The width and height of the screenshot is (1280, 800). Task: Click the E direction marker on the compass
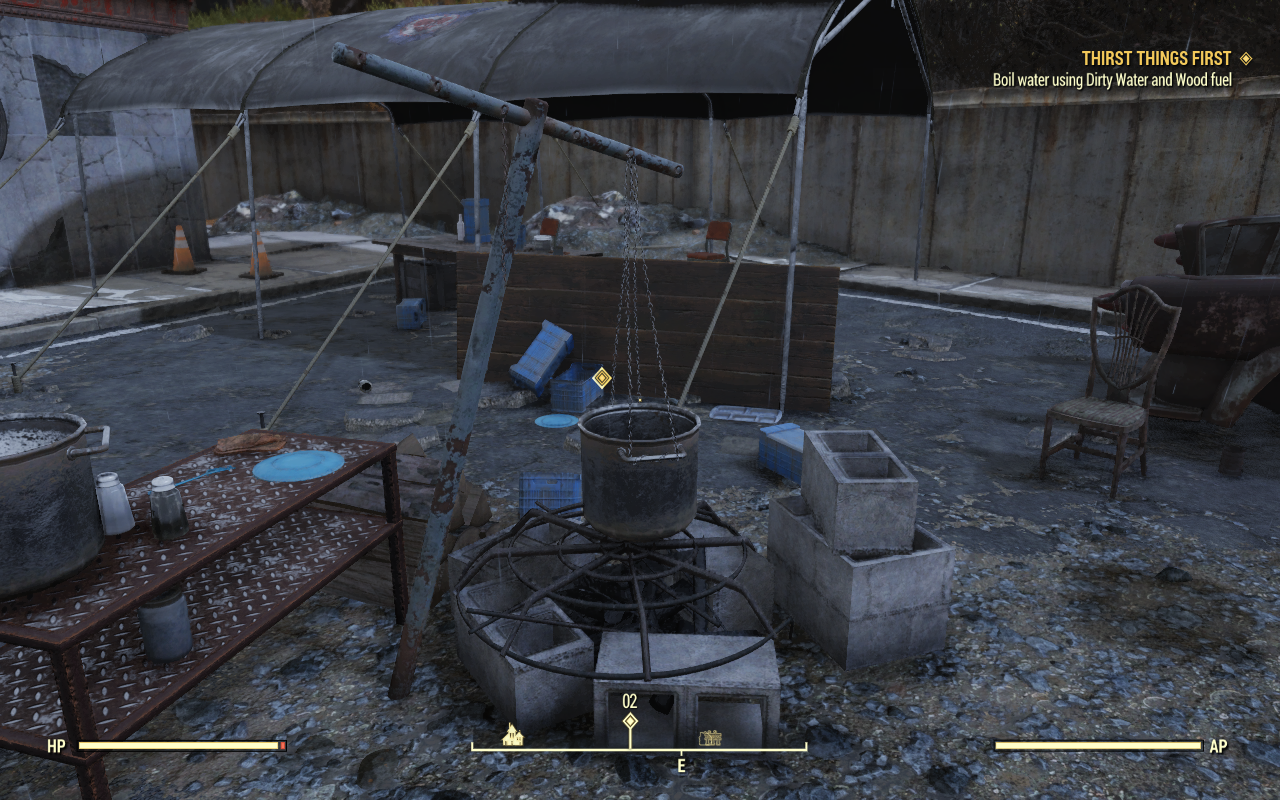point(682,764)
